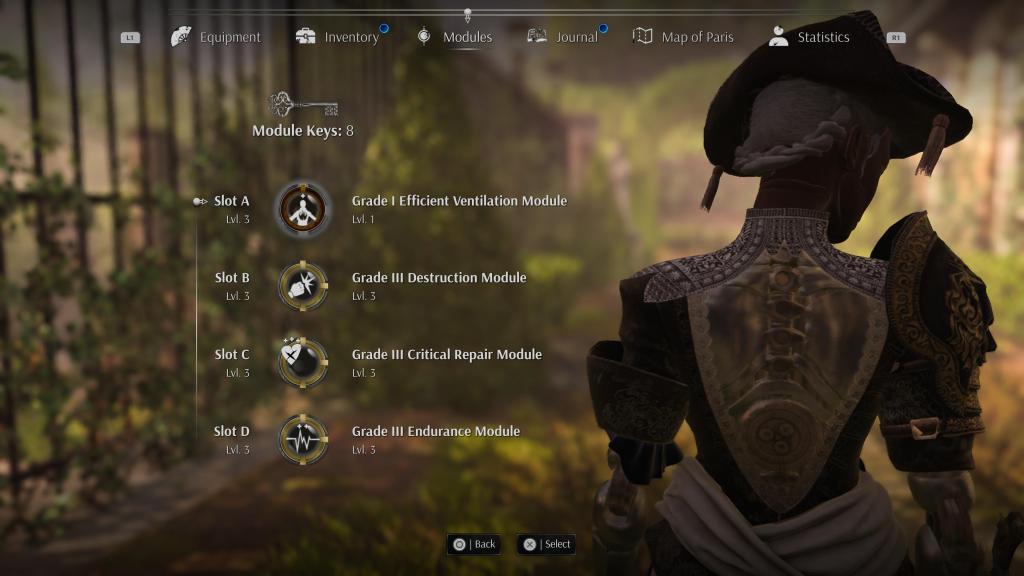Click the Slot C row label
This screenshot has width=1024, height=576.
pyautogui.click(x=232, y=355)
